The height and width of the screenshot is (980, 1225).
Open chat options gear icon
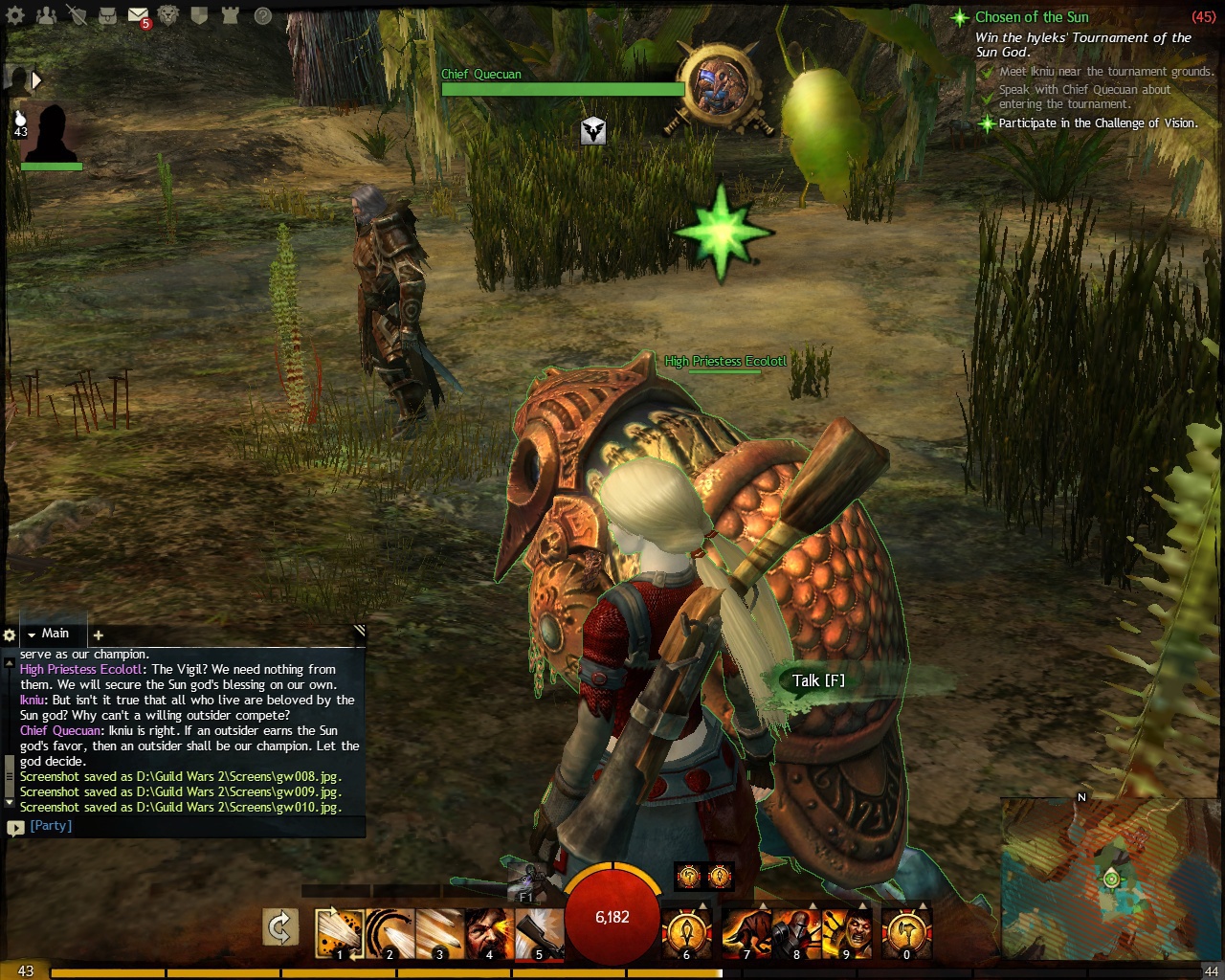pos(10,635)
